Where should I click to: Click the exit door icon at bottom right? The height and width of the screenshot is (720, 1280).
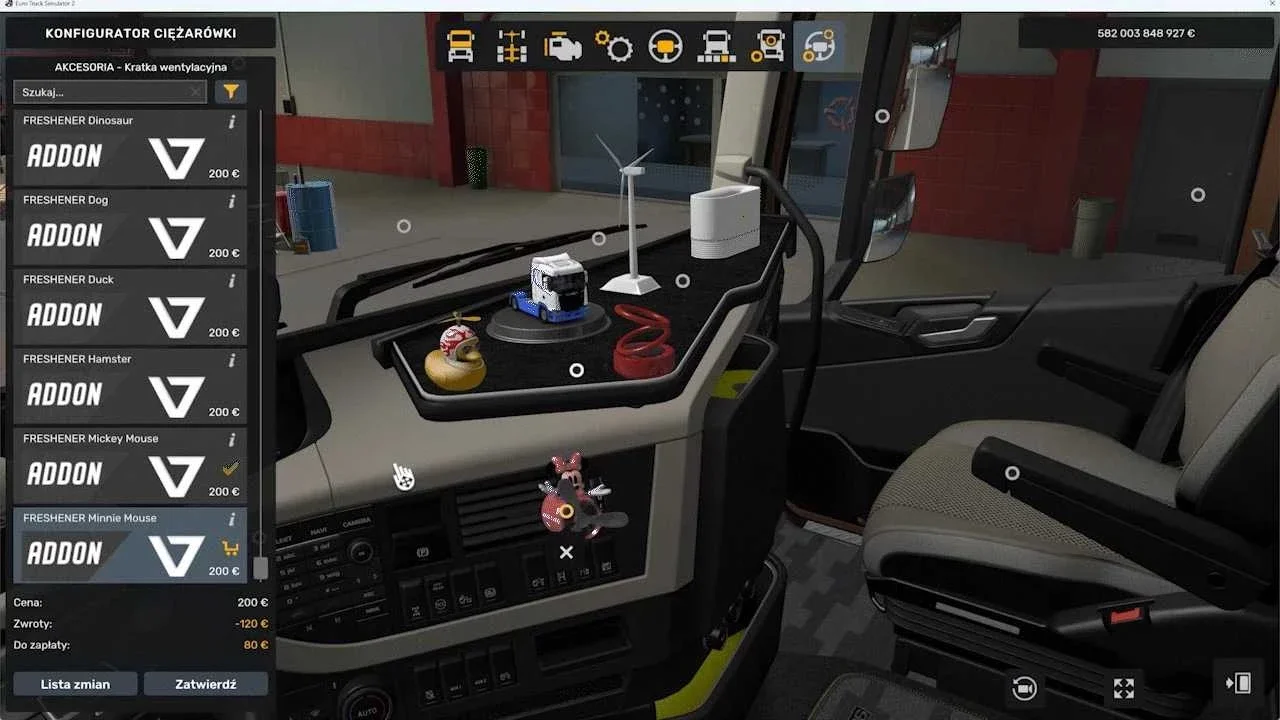click(x=1237, y=684)
